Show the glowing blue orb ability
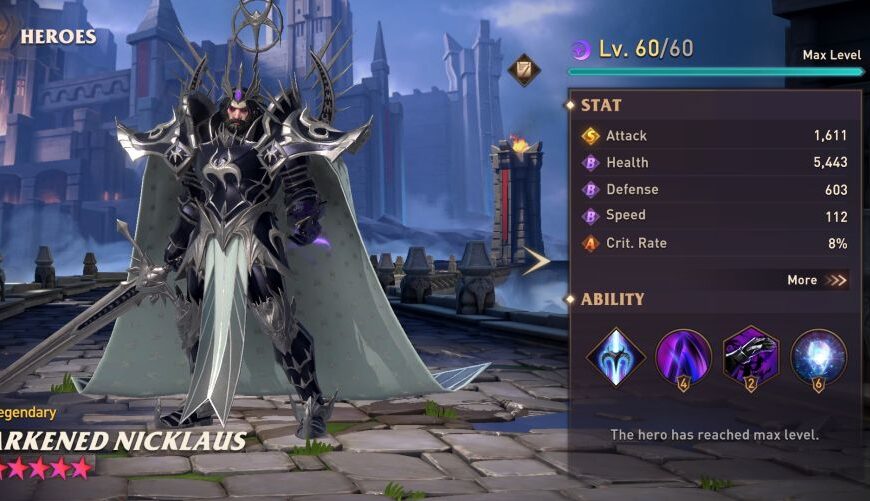Image resolution: width=870 pixels, height=501 pixels. [818, 356]
